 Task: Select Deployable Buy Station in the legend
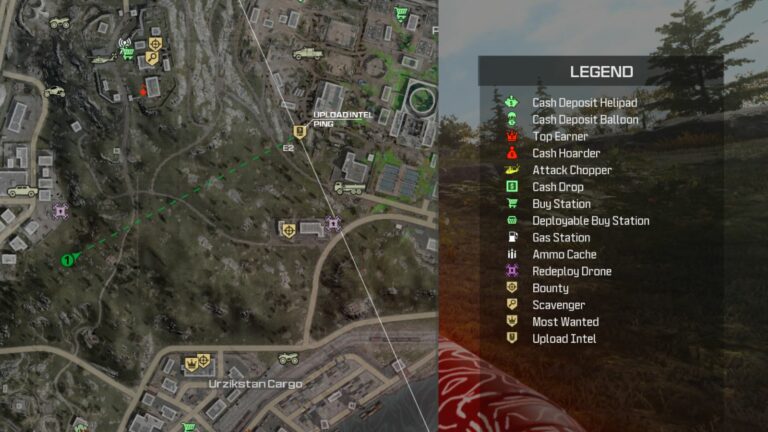(x=591, y=221)
